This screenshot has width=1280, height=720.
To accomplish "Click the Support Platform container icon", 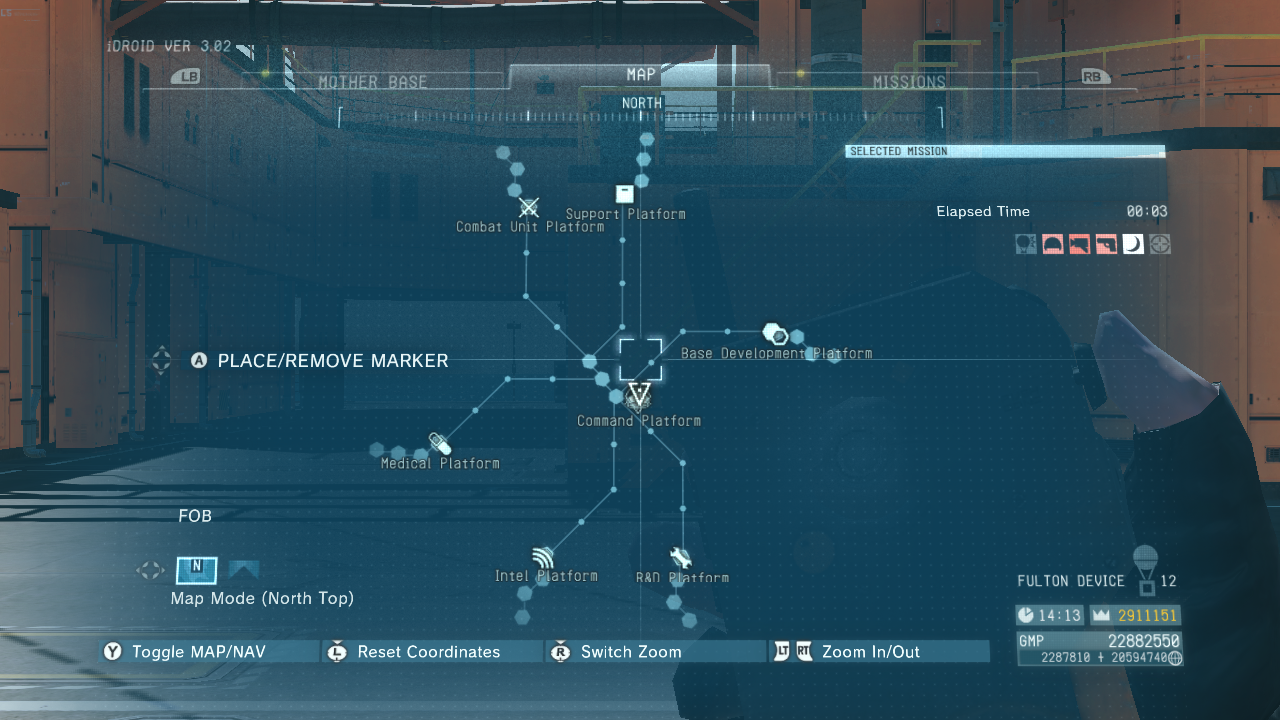I will click(x=624, y=192).
